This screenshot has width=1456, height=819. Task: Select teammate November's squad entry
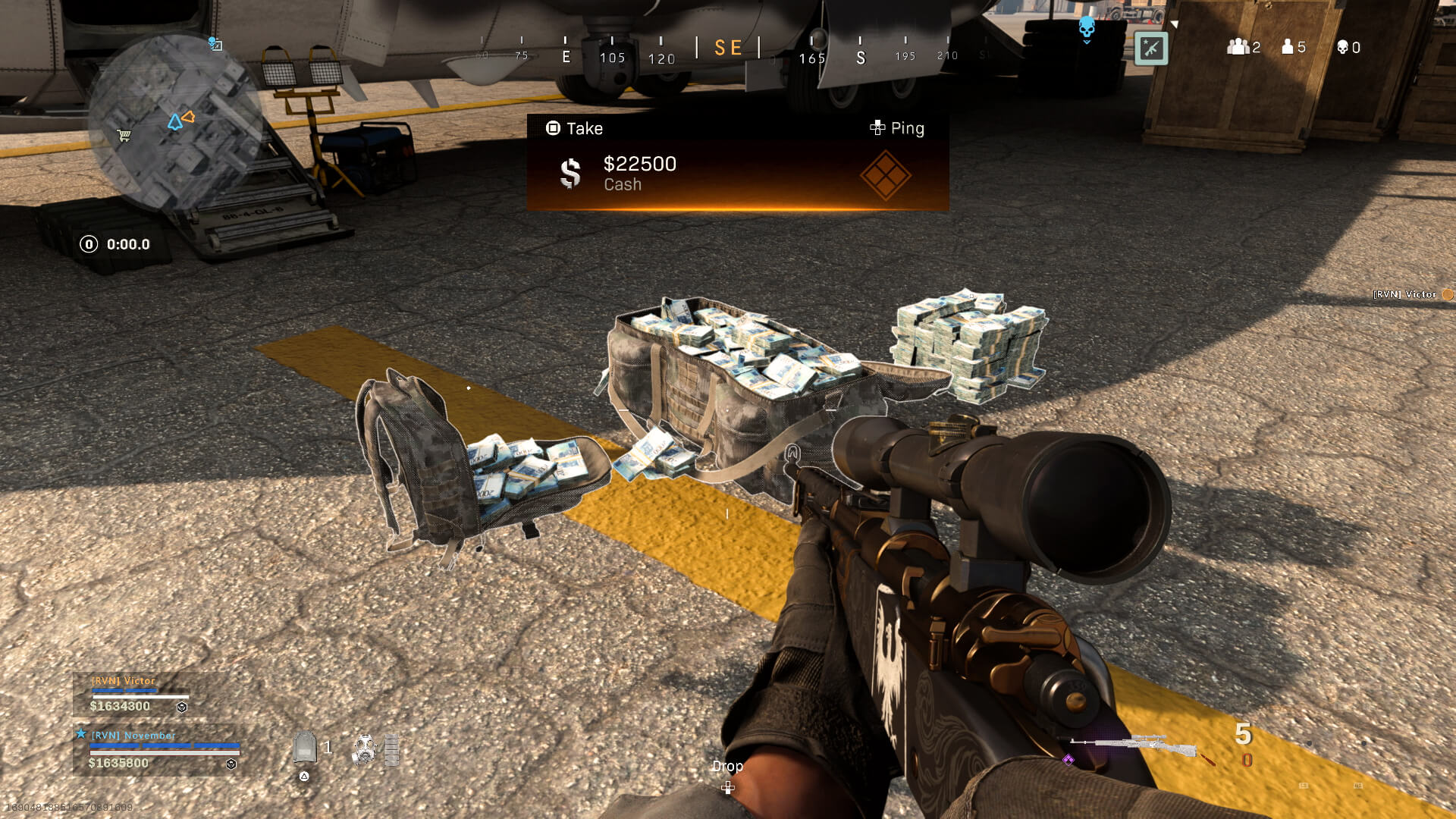tap(159, 749)
